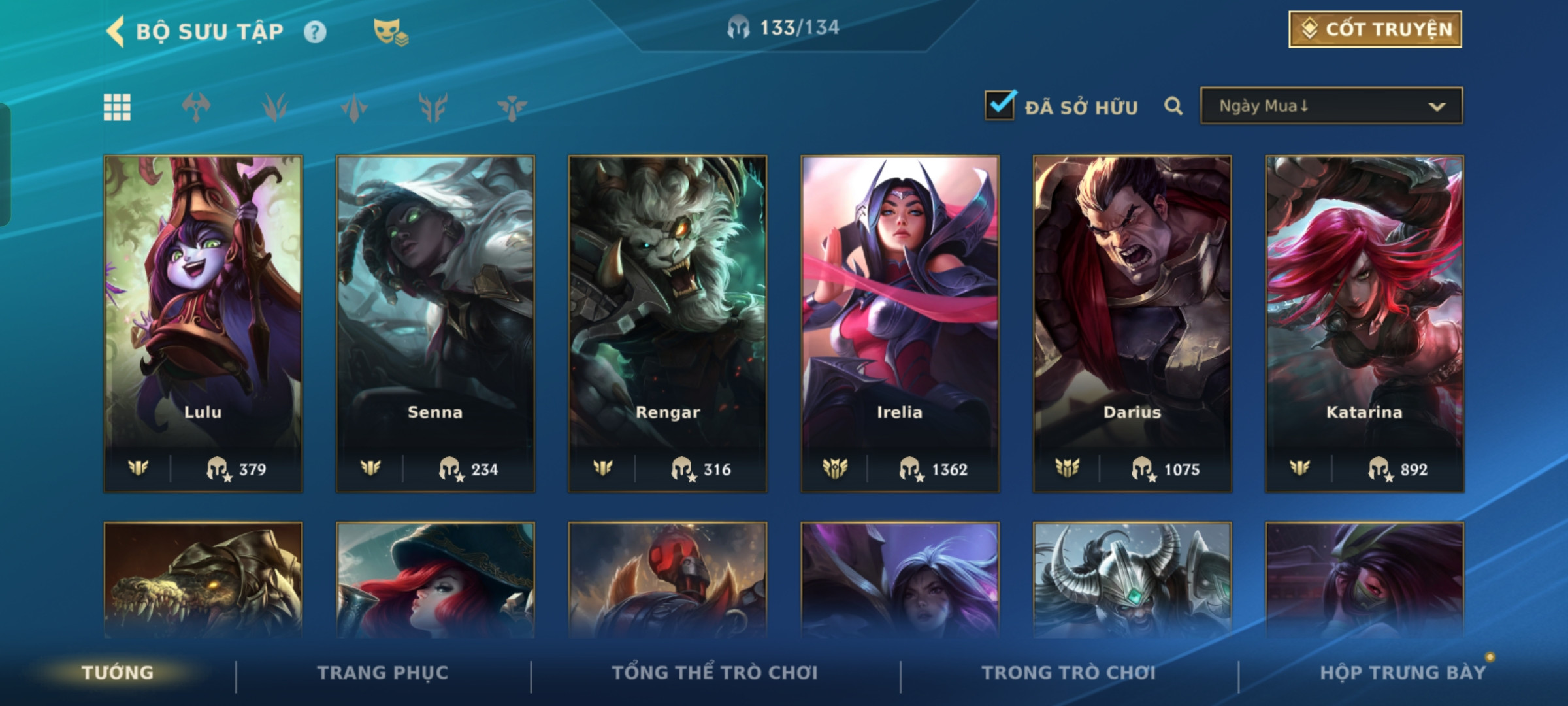
Task: Open the Tổng Thể Trò Chơi tab
Action: coord(715,673)
